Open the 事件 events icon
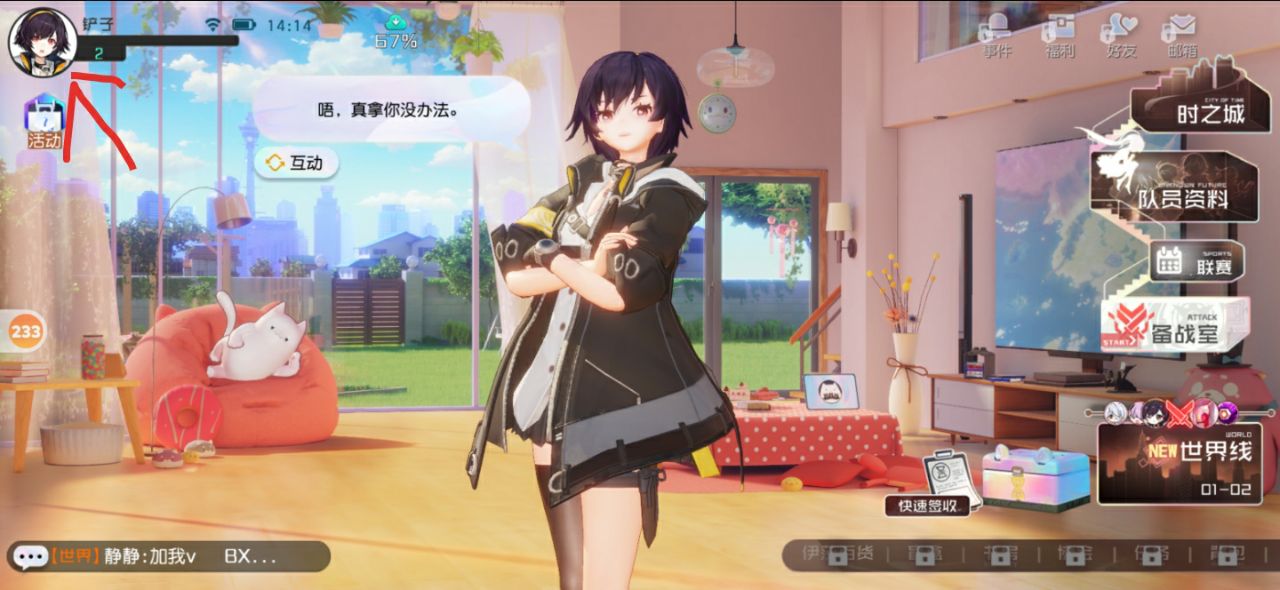This screenshot has width=1280, height=590. 997,35
